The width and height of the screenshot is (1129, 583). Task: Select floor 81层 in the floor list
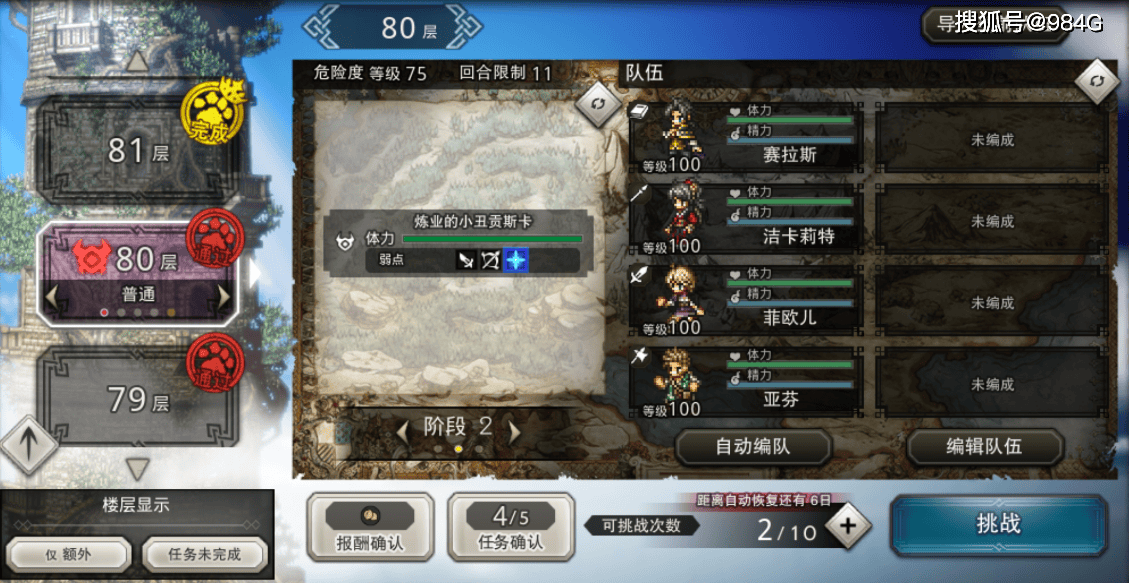click(138, 152)
